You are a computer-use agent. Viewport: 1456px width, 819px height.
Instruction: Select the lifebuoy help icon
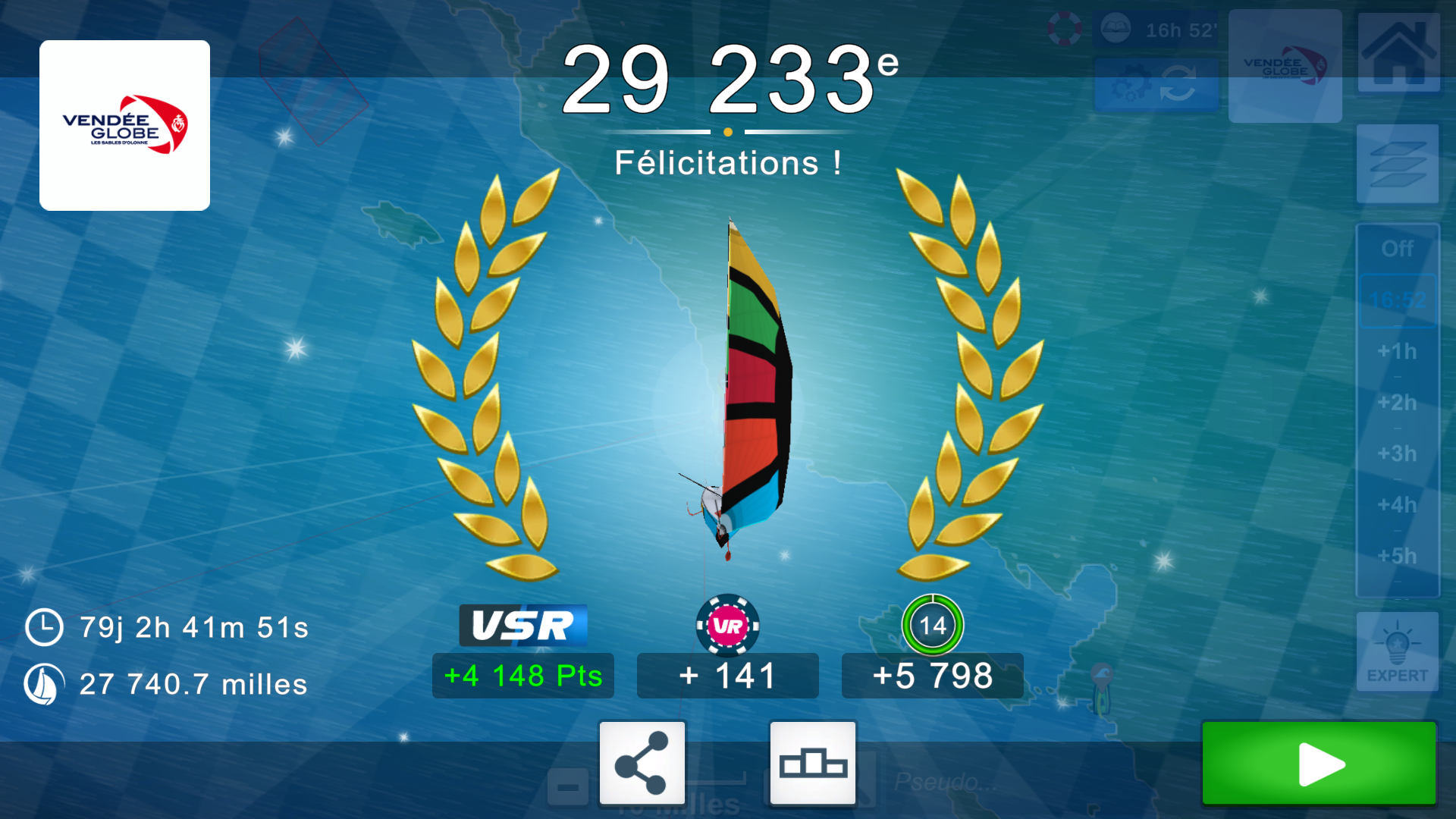(1065, 29)
